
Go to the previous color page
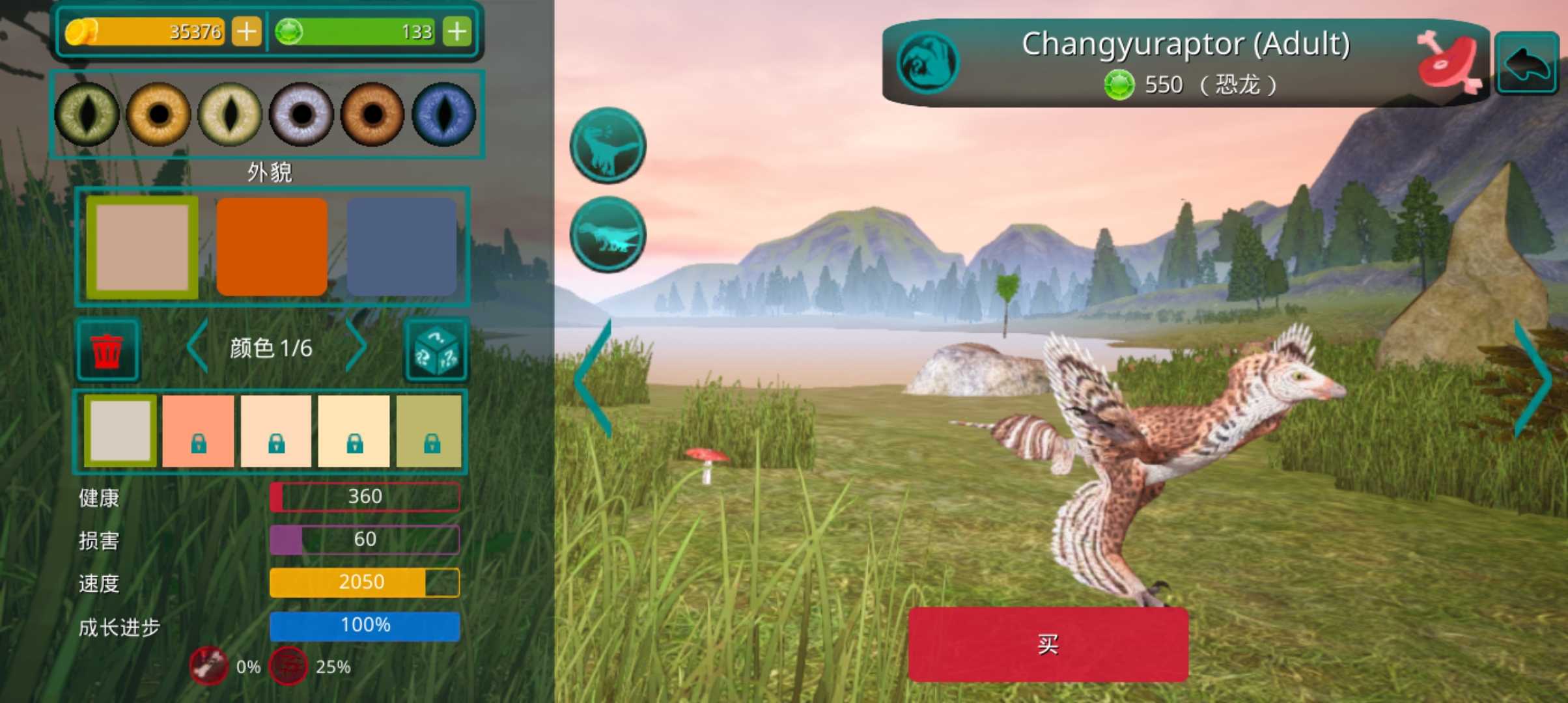click(x=197, y=346)
